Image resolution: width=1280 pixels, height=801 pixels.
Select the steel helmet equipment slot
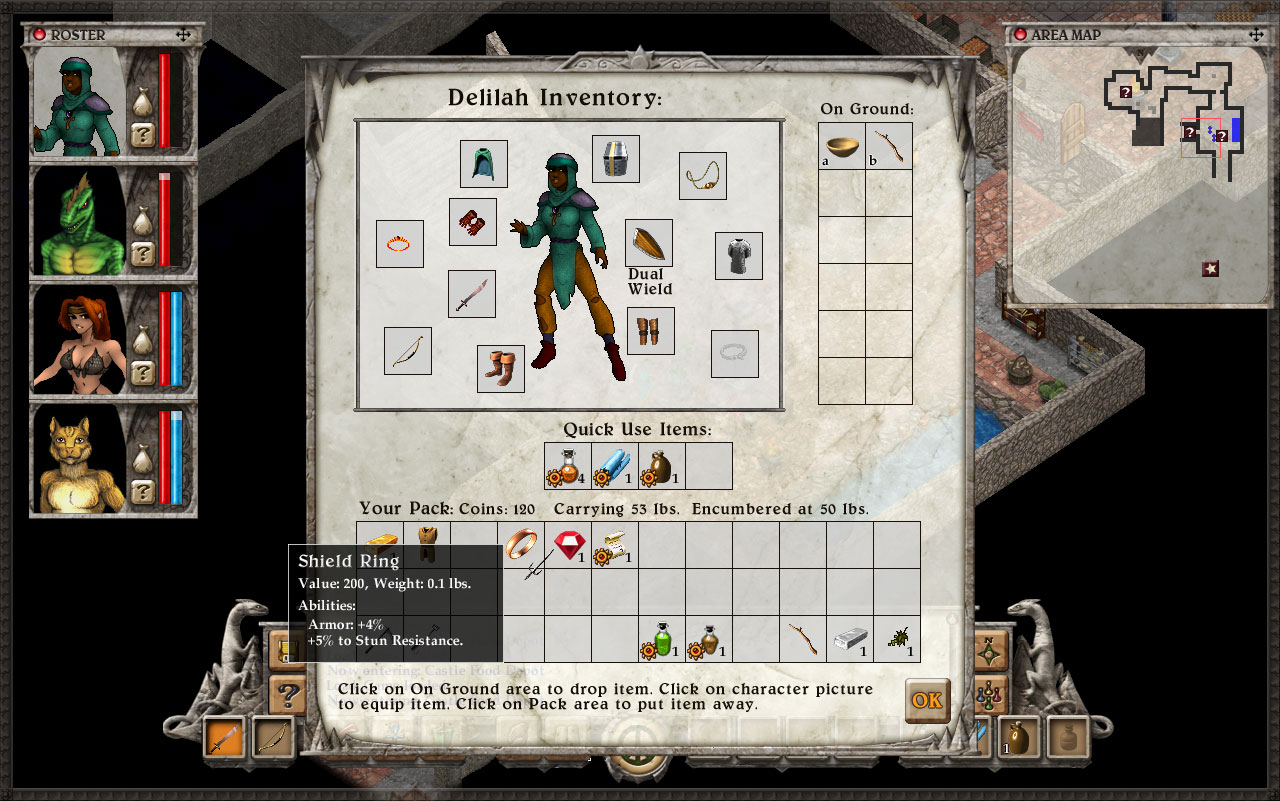coord(616,159)
